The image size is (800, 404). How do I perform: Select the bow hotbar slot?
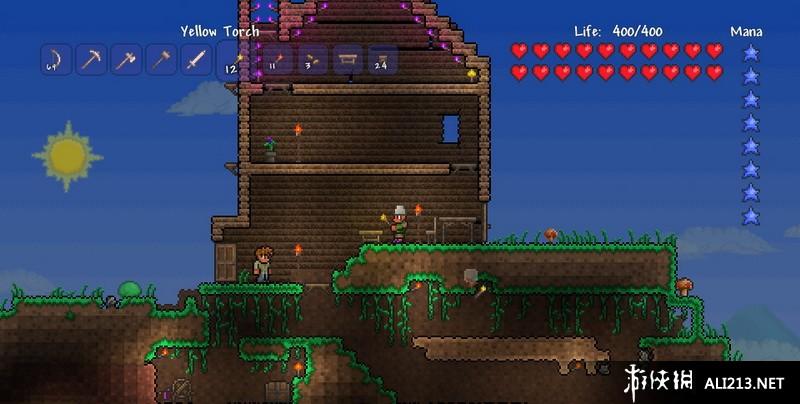55,60
